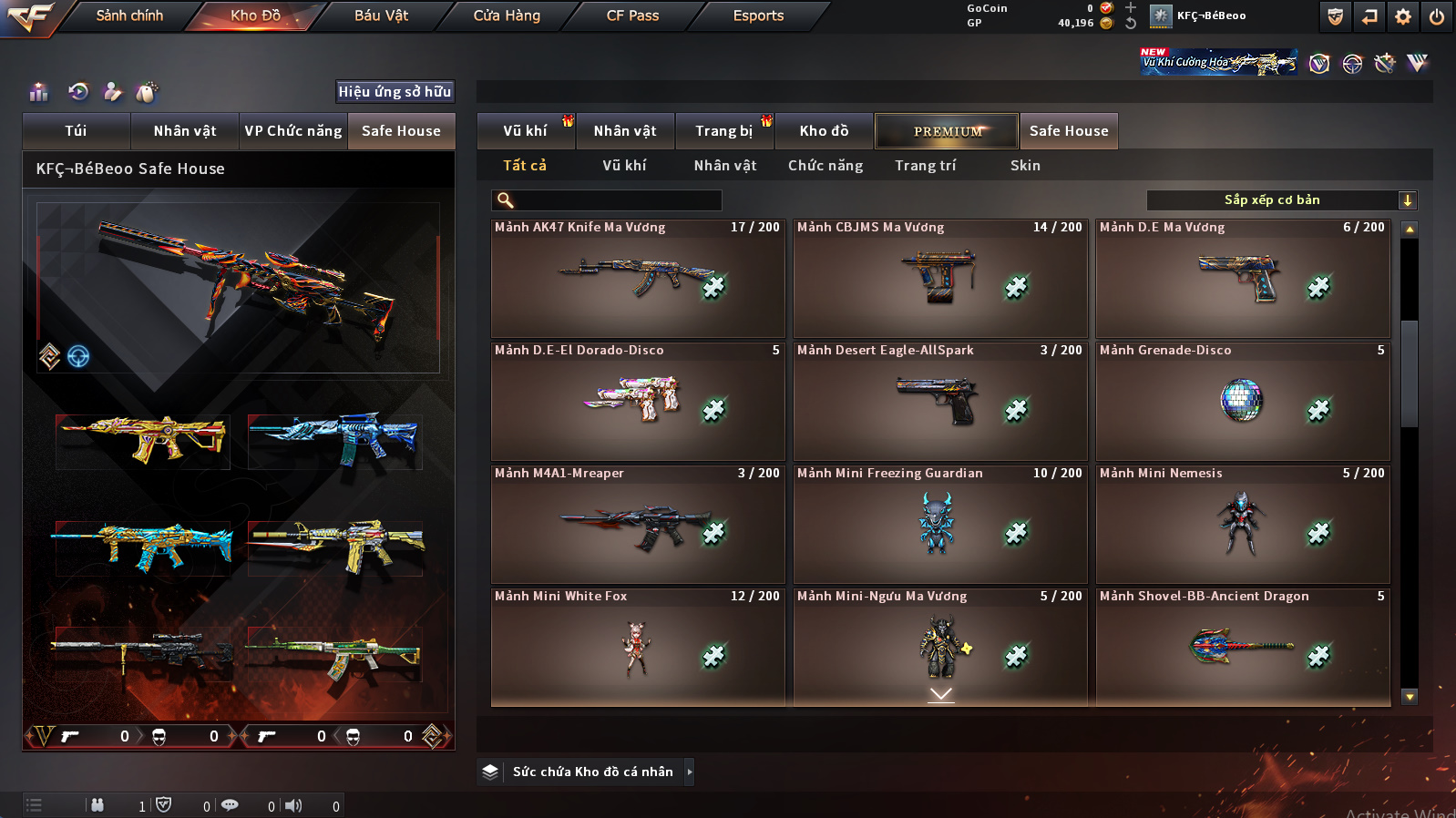Open the CF Pass page

632,15
